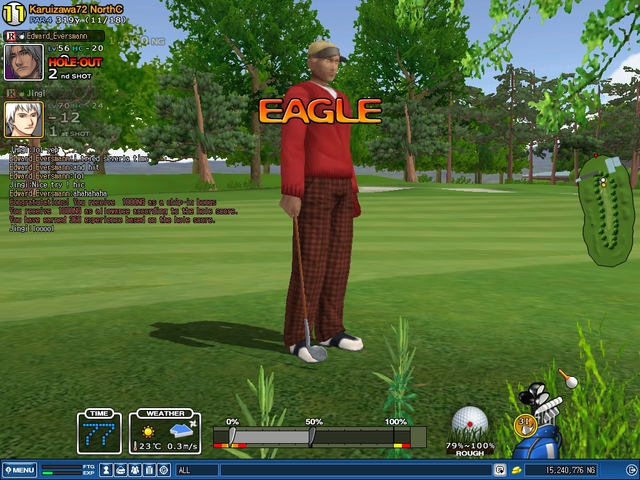Open the round gear settings icon

(x=164, y=469)
